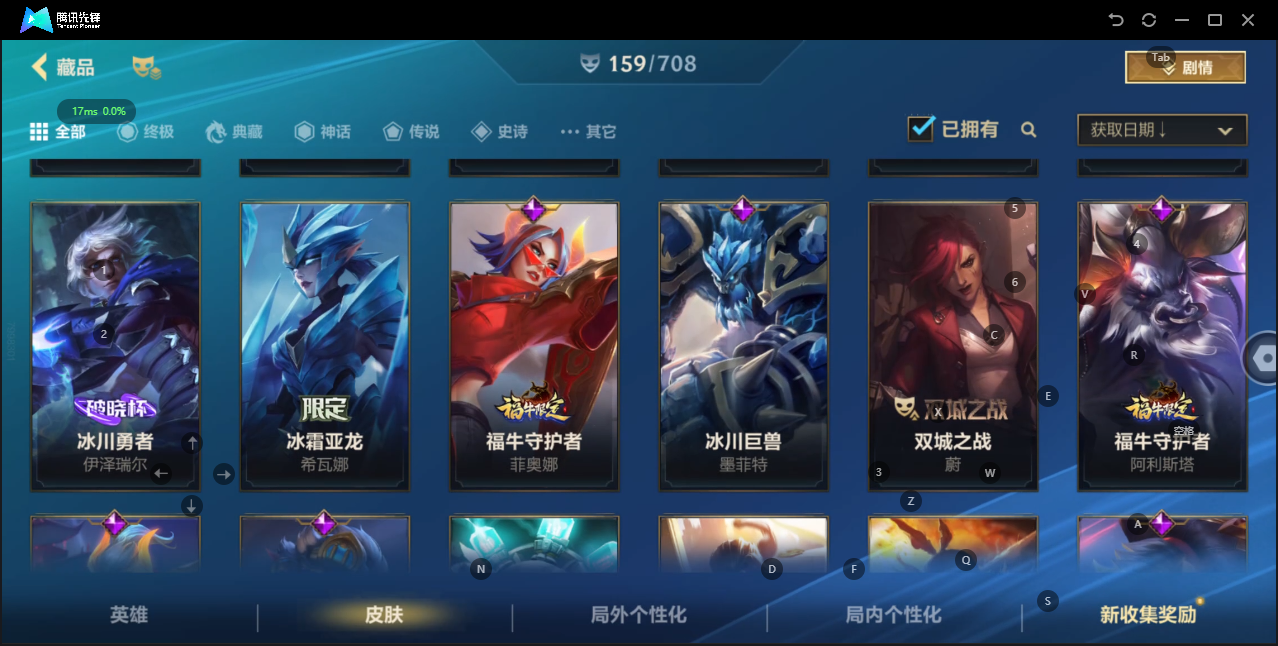Open the 其它 filter category
Viewport: 1278px width, 646px height.
588,131
